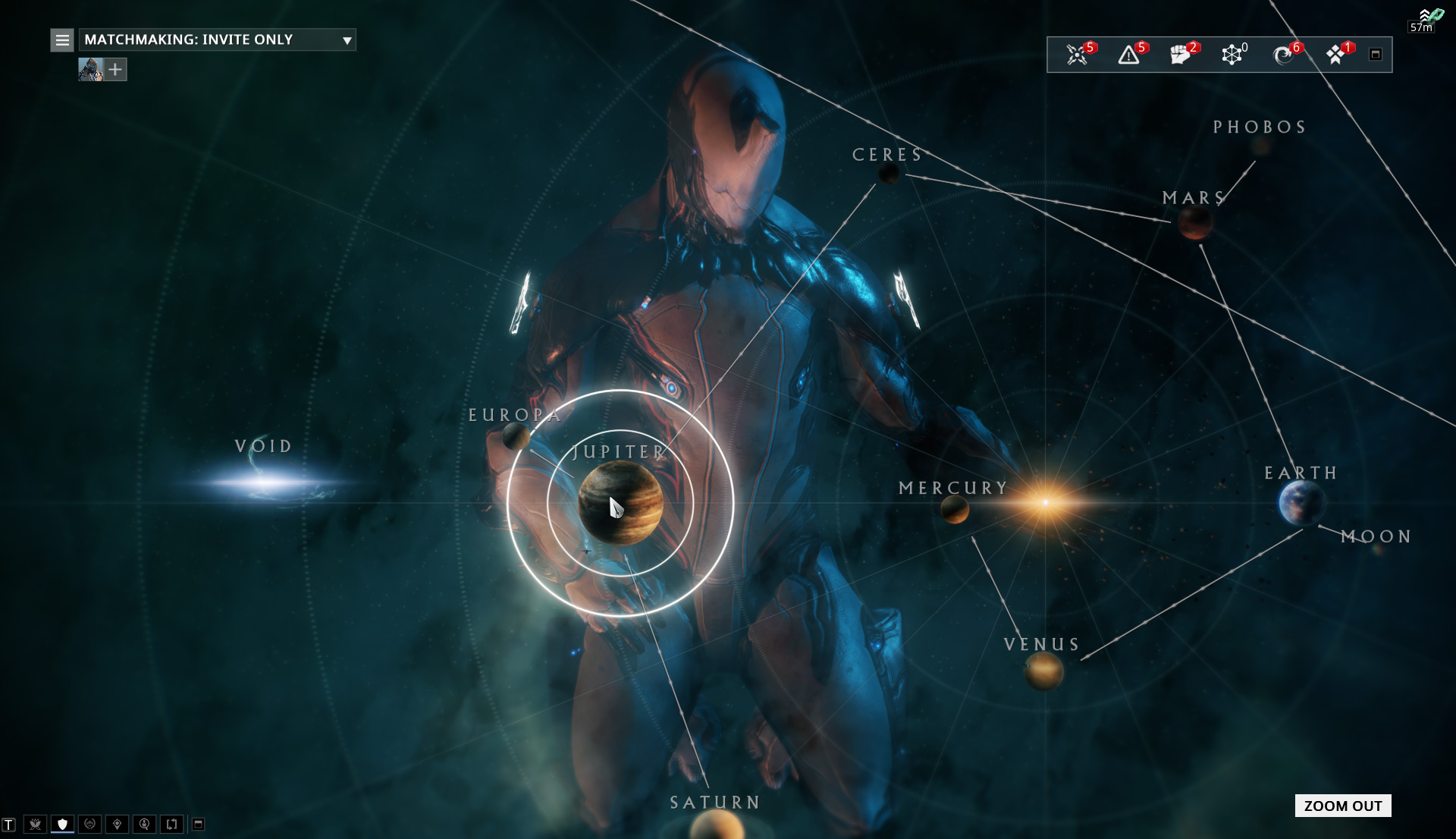Show the warning triangle invasions list

click(x=1128, y=55)
